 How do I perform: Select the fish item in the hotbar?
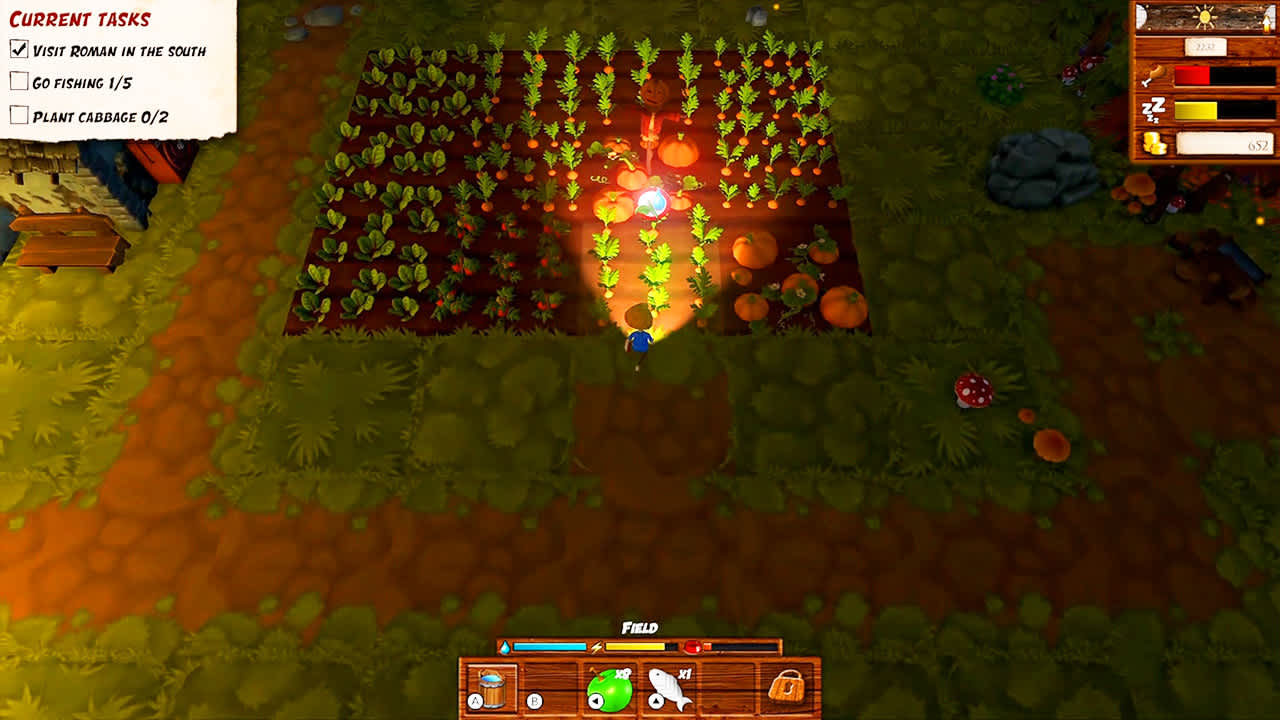point(671,686)
